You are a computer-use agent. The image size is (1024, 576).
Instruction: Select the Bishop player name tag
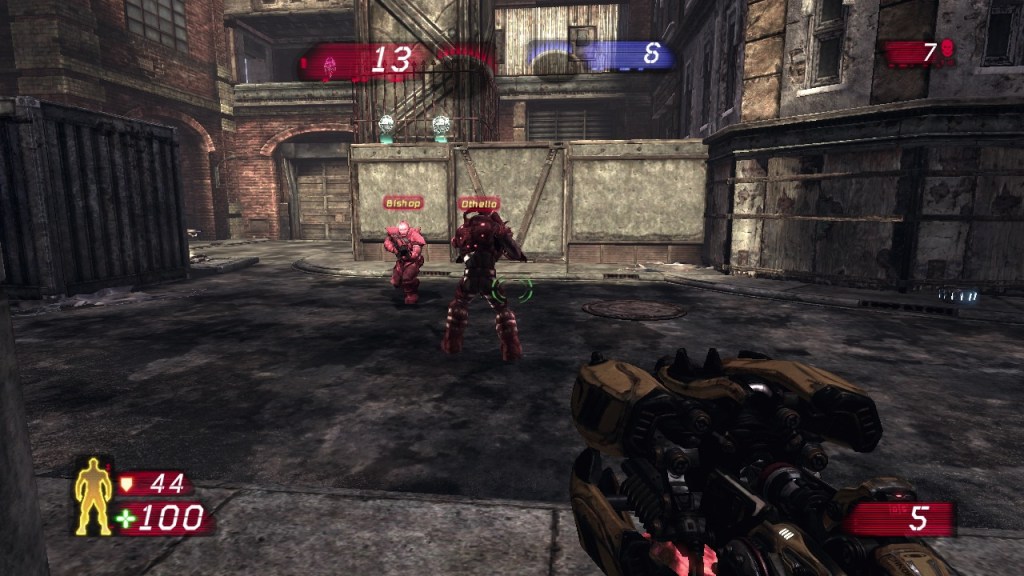[403, 203]
